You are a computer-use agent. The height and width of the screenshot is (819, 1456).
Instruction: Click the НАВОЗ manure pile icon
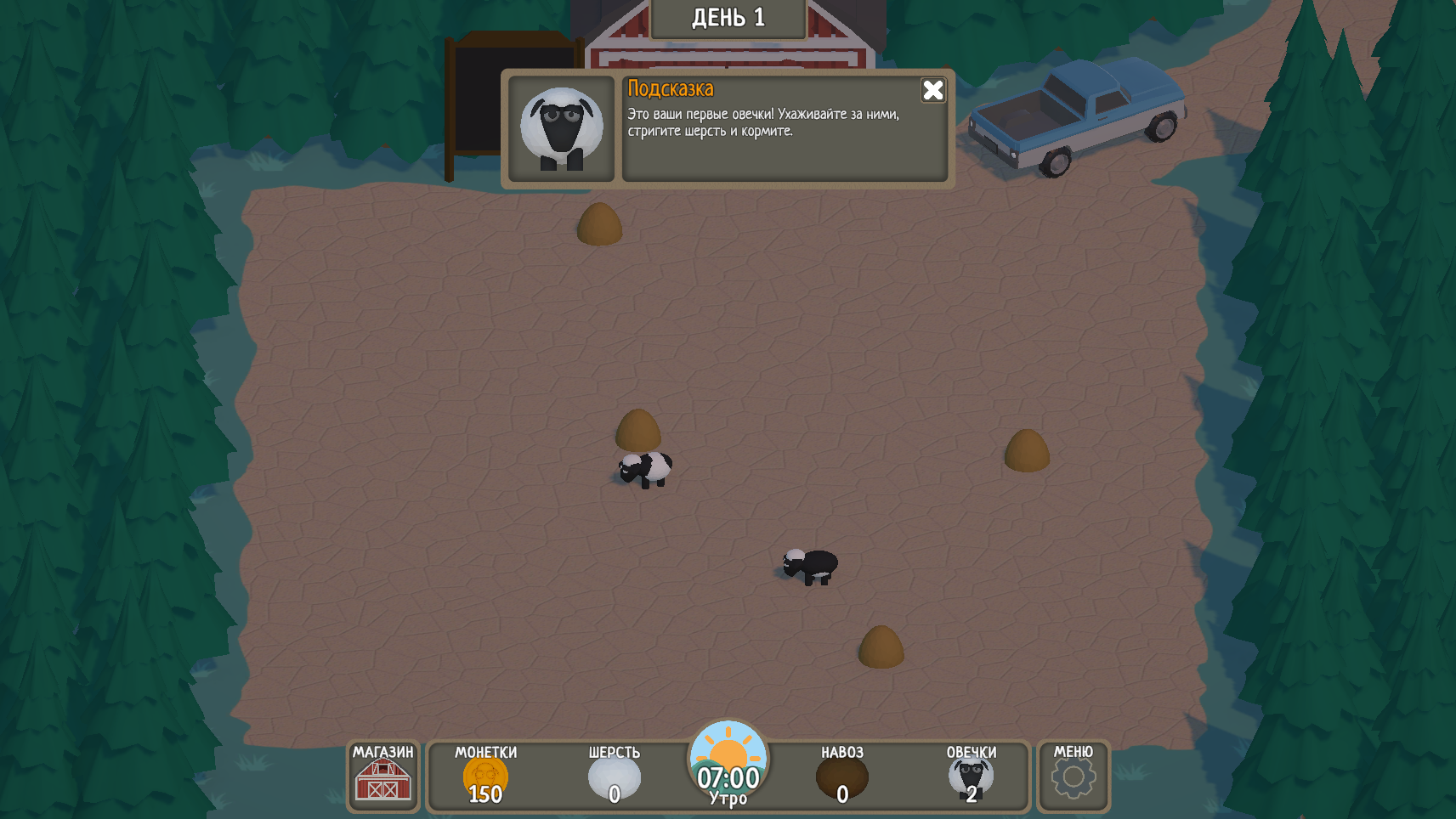842,776
